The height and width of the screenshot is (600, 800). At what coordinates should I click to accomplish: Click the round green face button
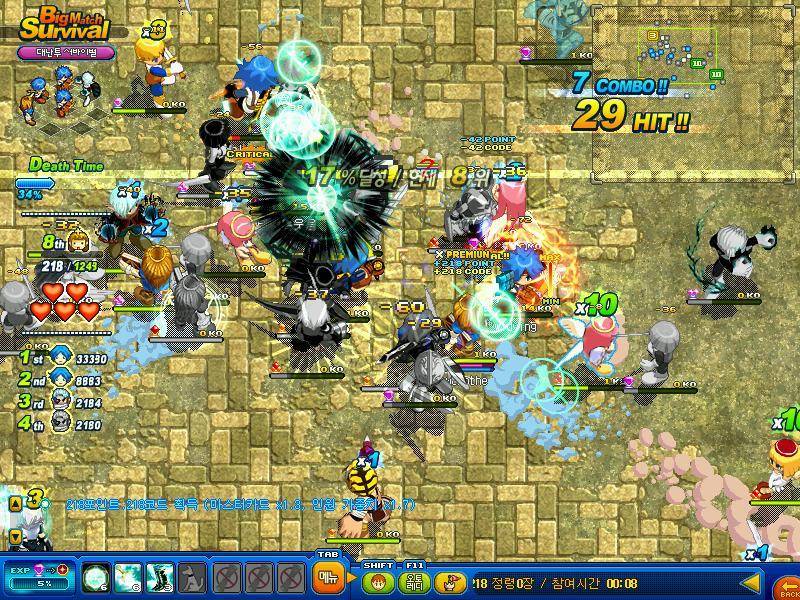click(x=377, y=580)
